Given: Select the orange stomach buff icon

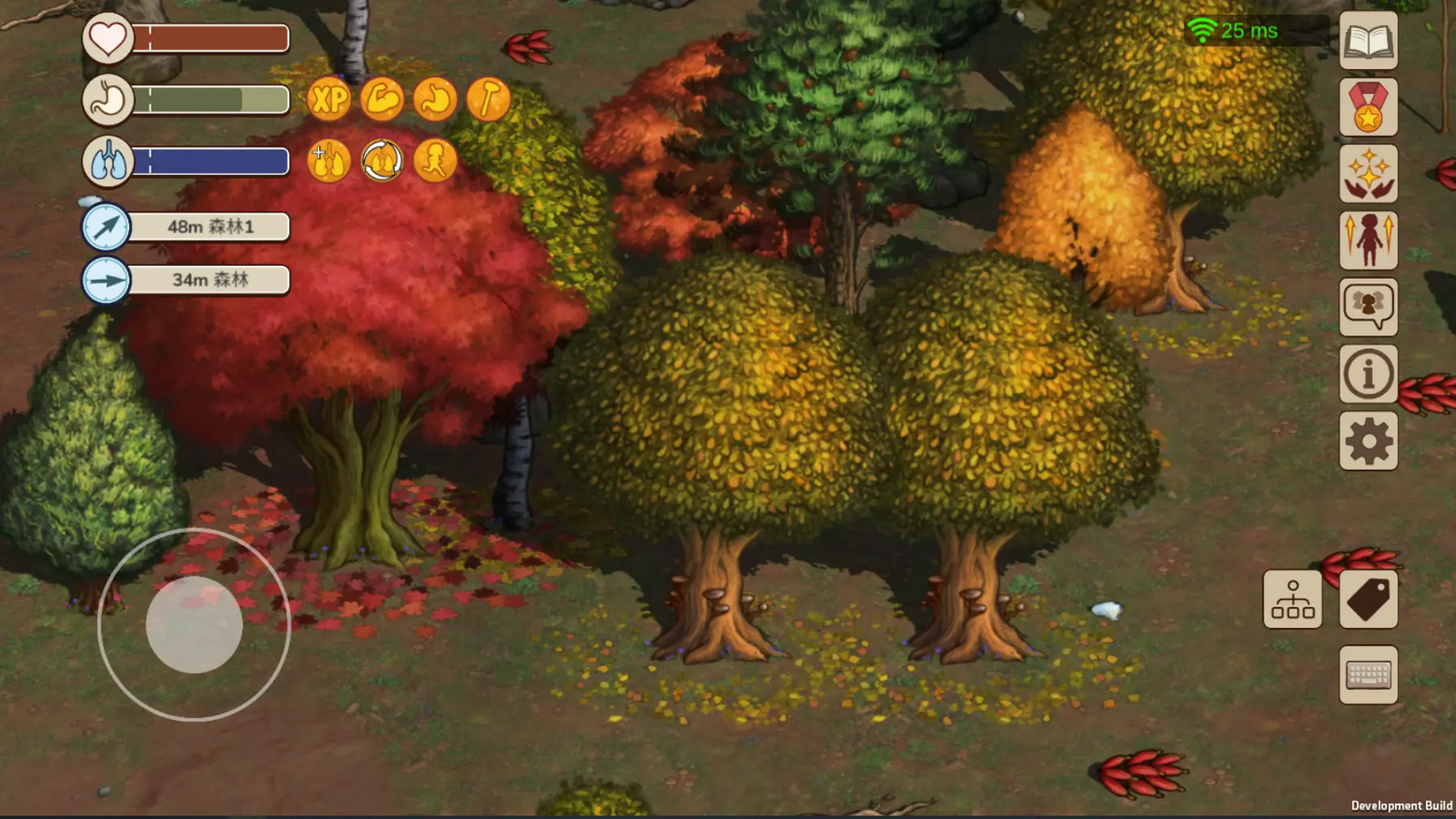Looking at the screenshot, I should point(435,99).
